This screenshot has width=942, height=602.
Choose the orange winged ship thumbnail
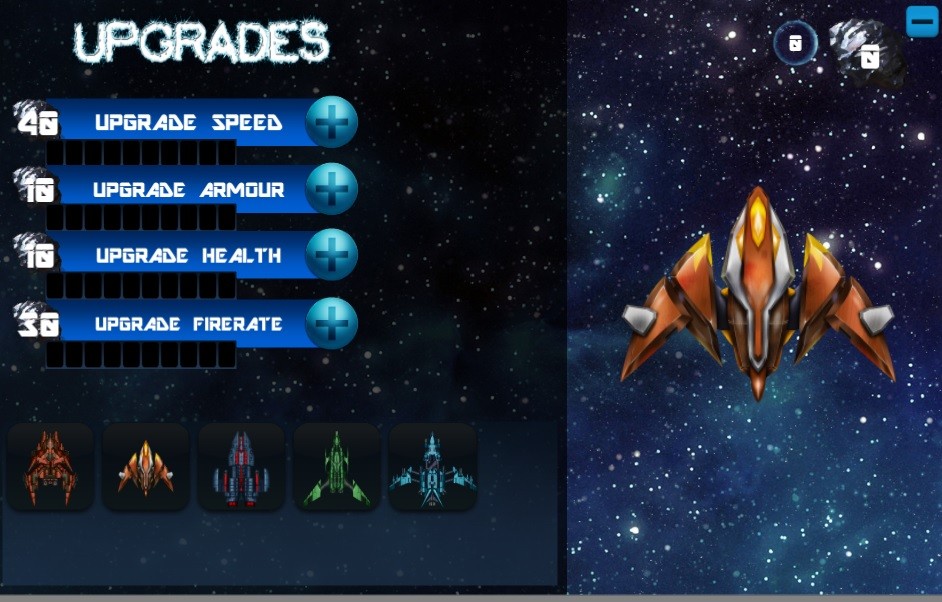pyautogui.click(x=145, y=467)
